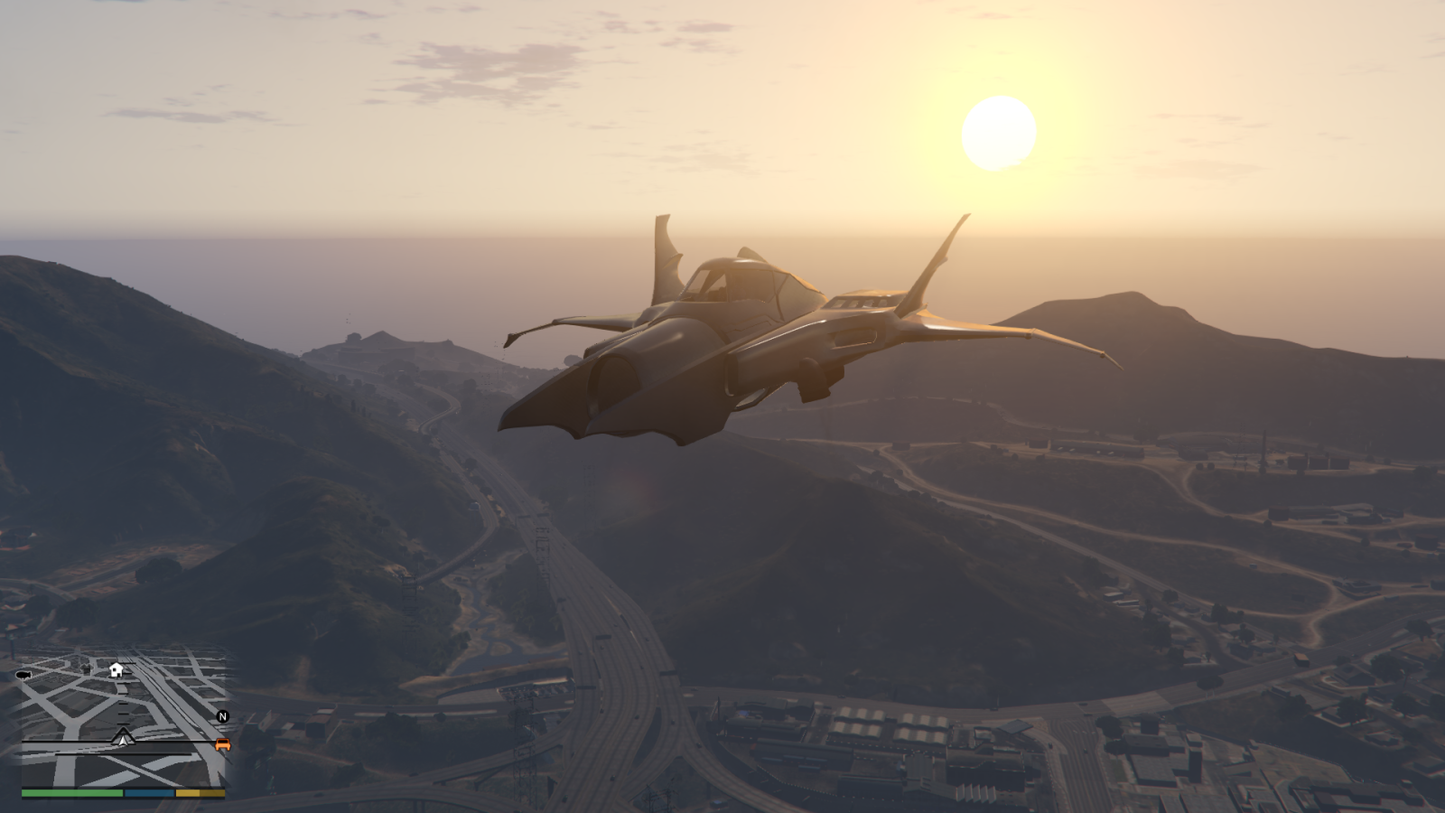
Task: Click the black blimp blip on the minimap
Action: click(x=24, y=675)
